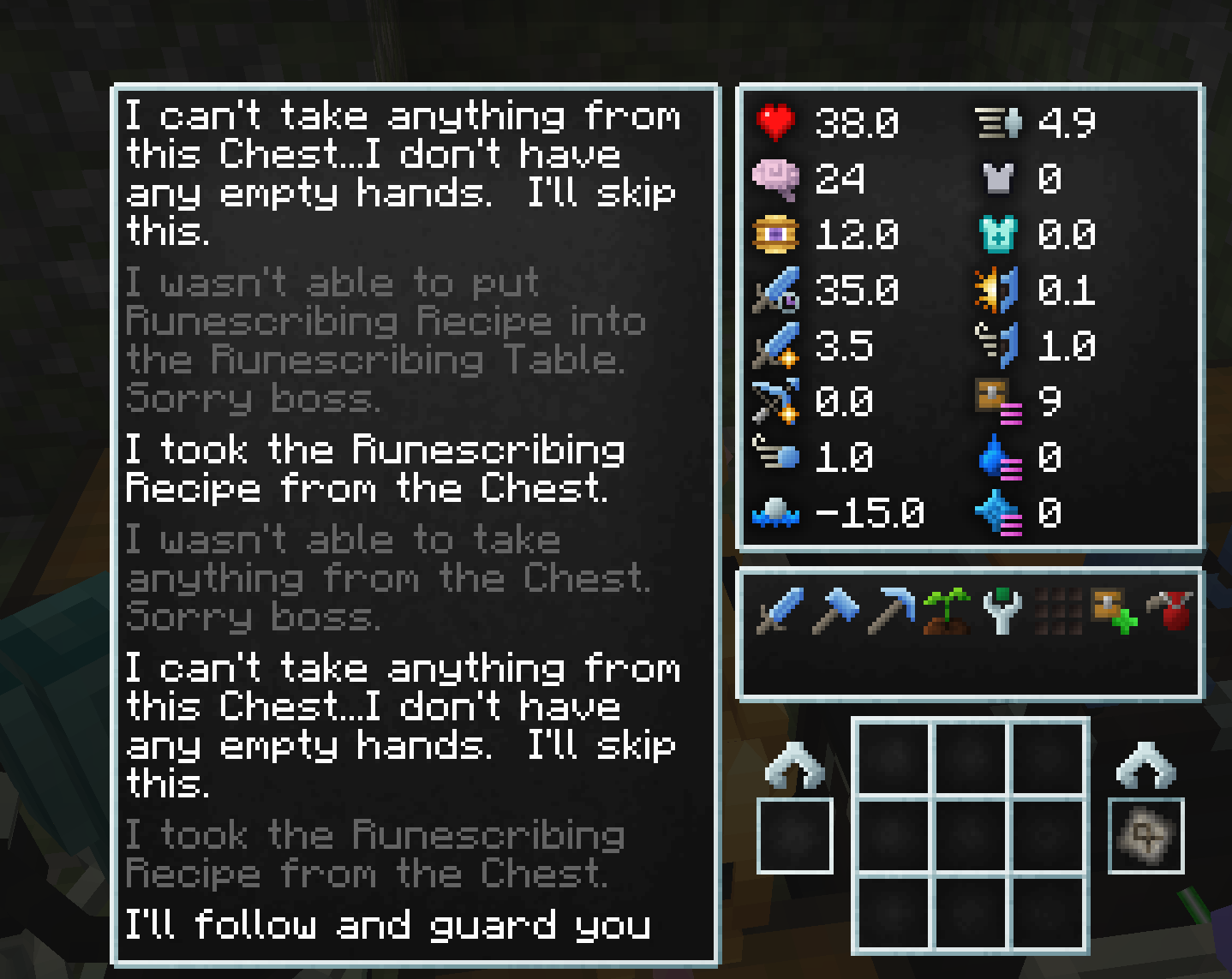This screenshot has height=979, width=1232.
Task: Click the movement speed orb stat icon
Action: pyautogui.click(x=776, y=513)
